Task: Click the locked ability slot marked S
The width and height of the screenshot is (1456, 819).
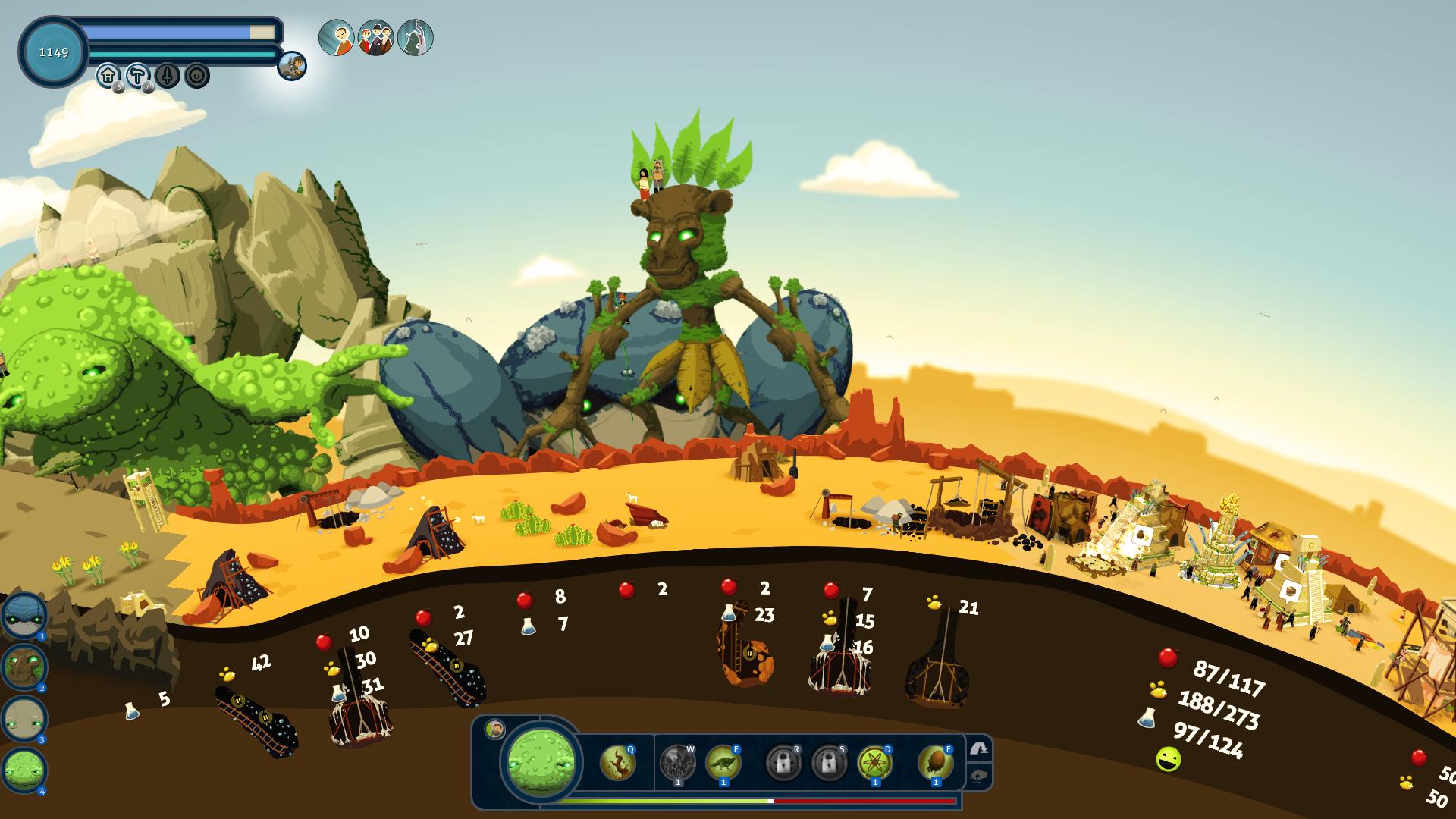Action: (x=829, y=762)
